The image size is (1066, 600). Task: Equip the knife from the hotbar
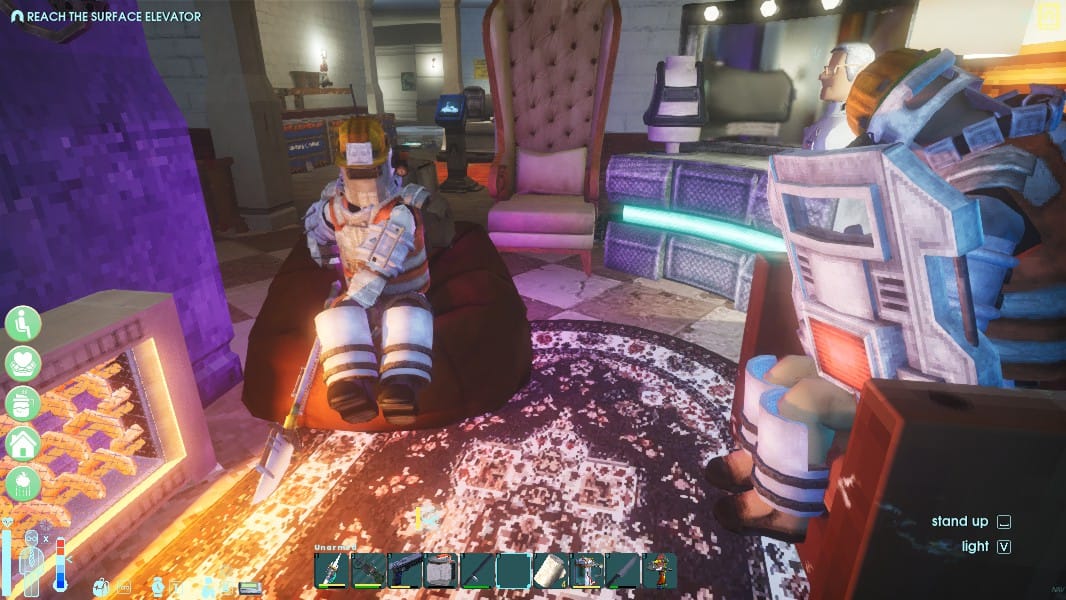622,571
